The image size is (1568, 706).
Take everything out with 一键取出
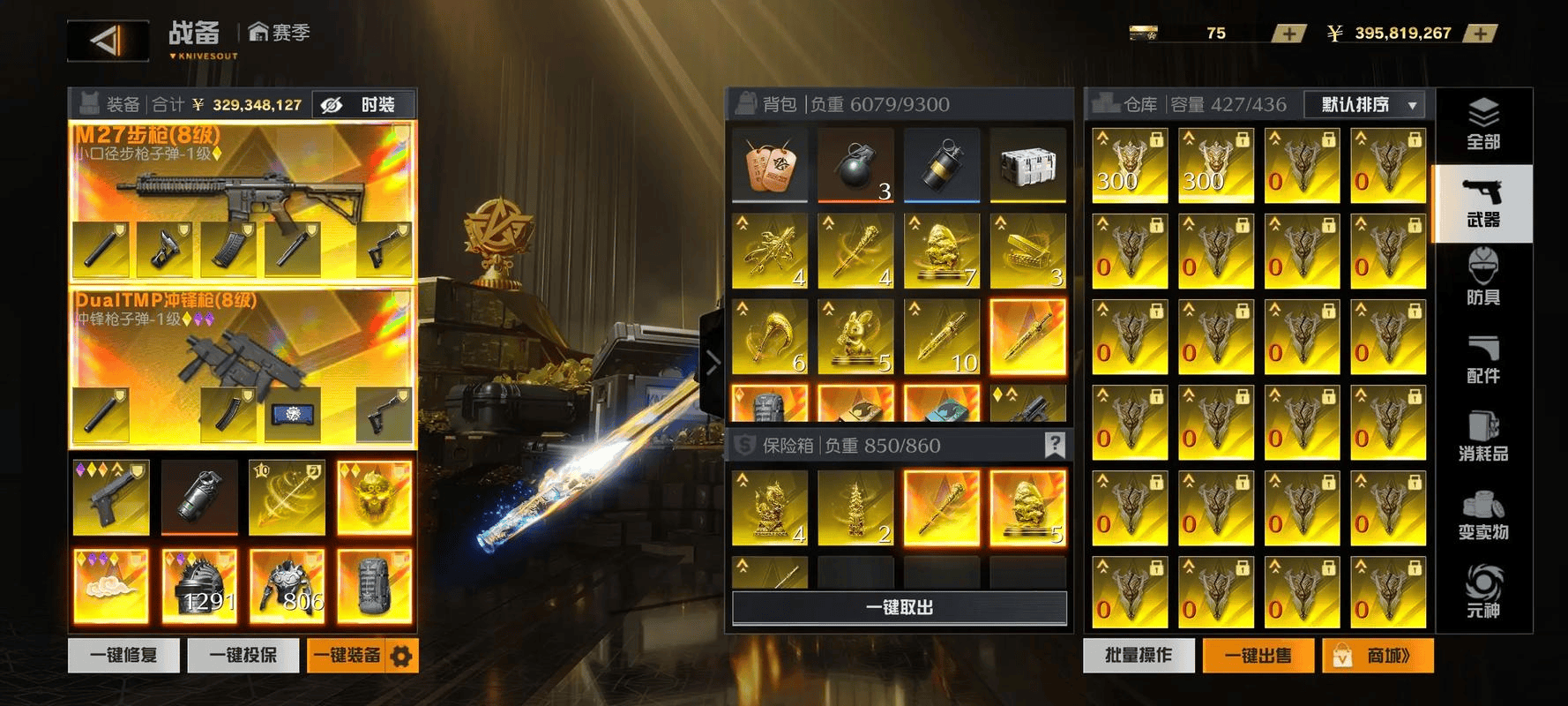[900, 607]
